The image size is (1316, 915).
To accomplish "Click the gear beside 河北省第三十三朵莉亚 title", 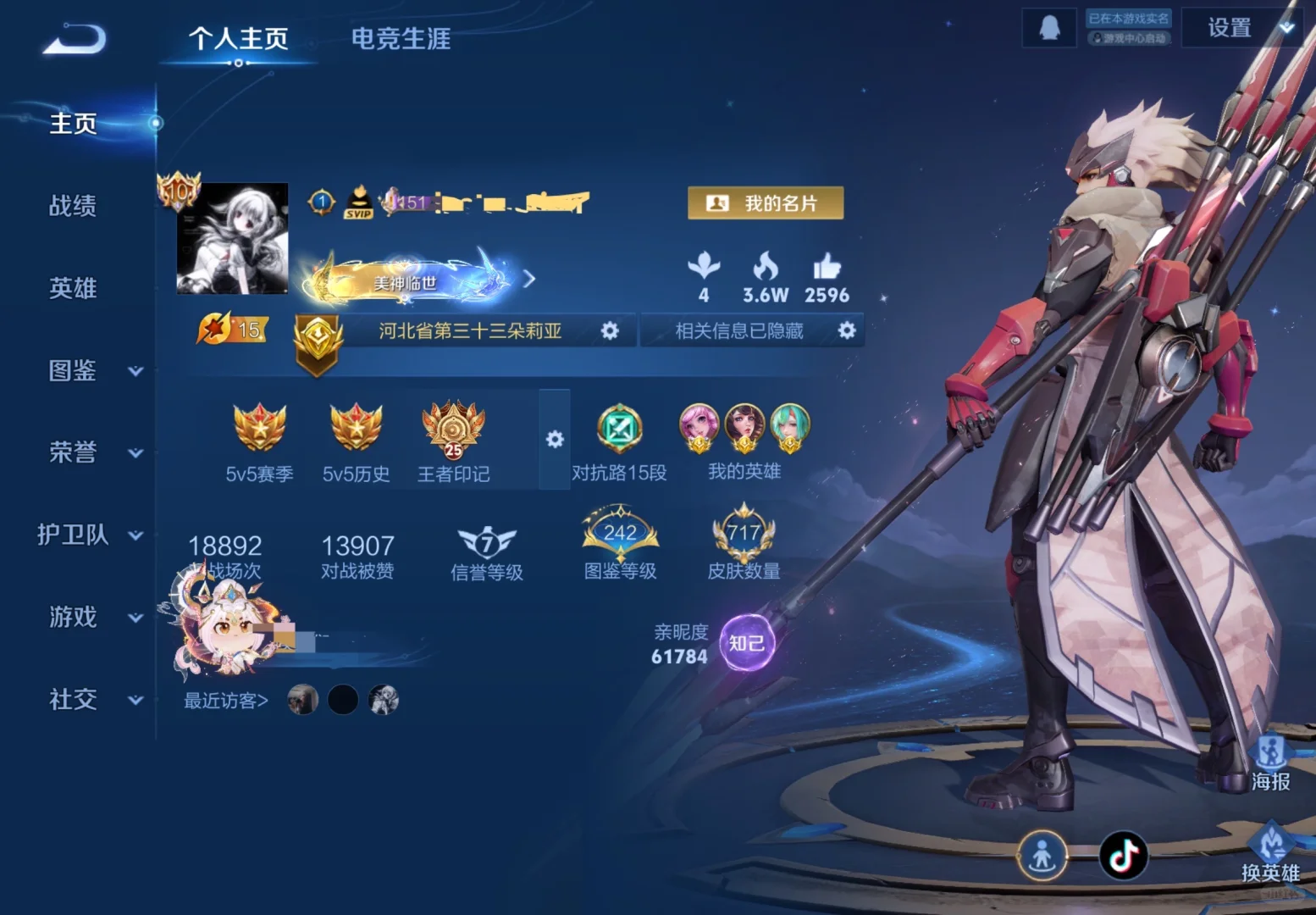I will (611, 330).
